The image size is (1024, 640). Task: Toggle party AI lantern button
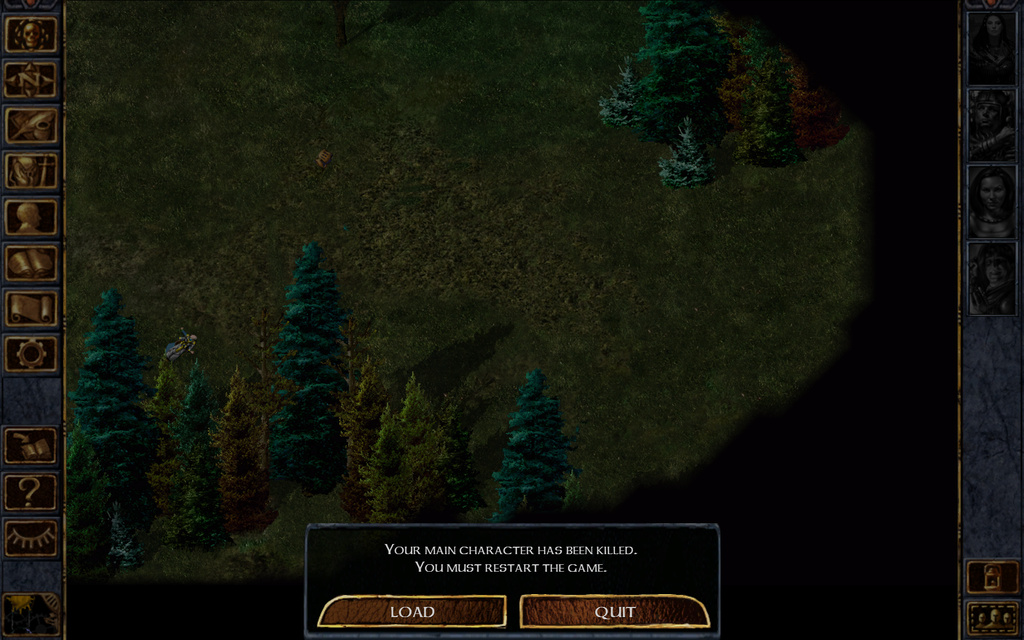pos(991,577)
